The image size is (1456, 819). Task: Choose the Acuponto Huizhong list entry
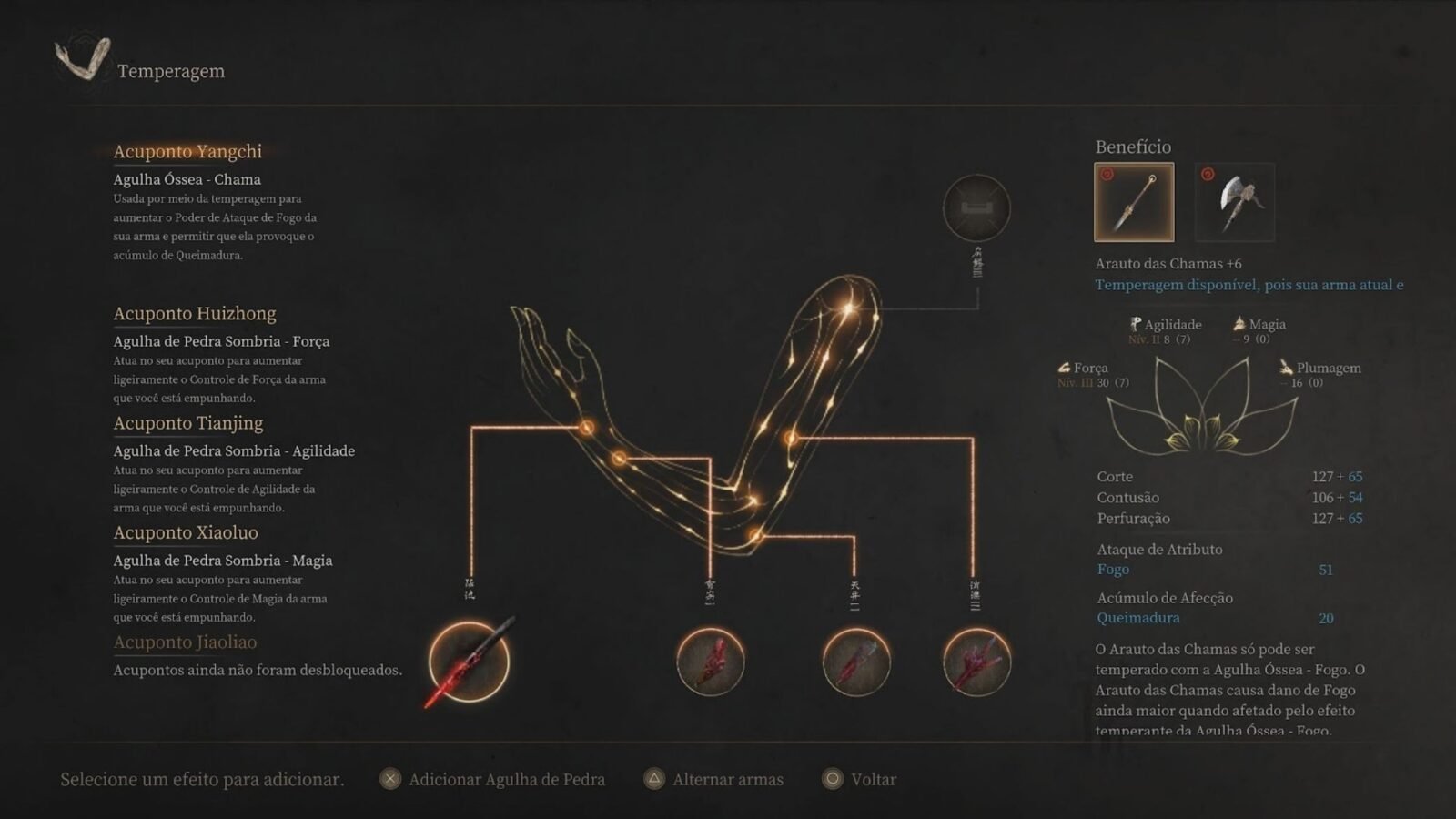(195, 314)
